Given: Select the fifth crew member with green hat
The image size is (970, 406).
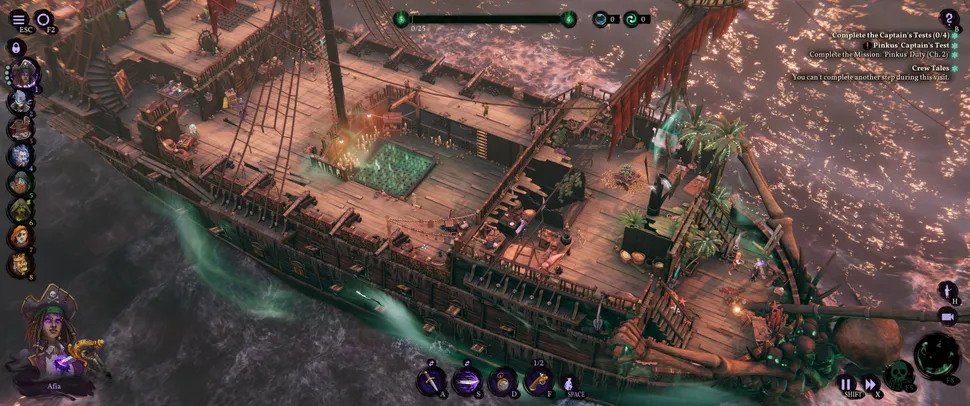Looking at the screenshot, I should coord(20,183).
